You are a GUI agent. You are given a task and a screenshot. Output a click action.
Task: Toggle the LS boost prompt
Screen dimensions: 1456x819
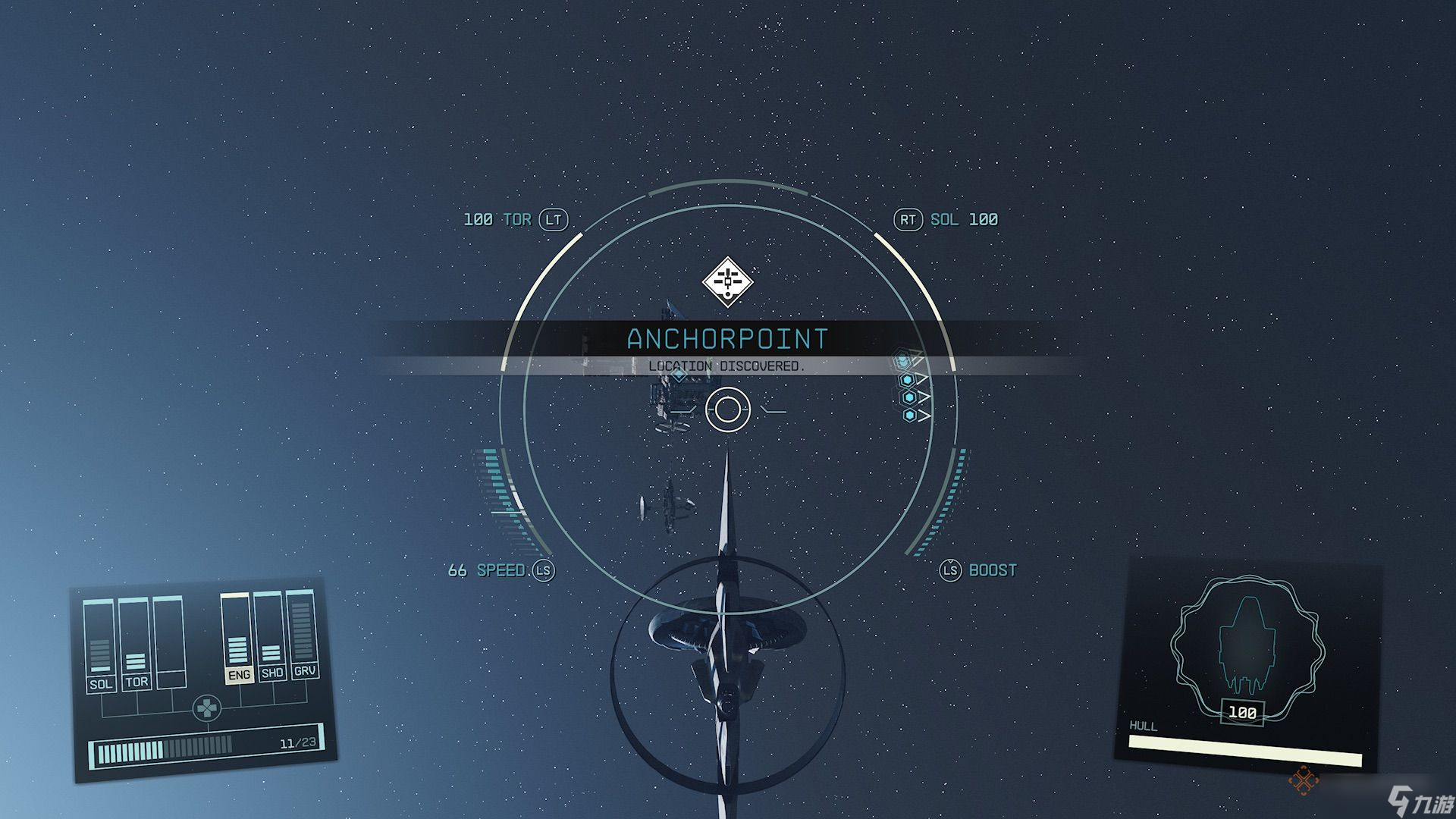pyautogui.click(x=950, y=570)
